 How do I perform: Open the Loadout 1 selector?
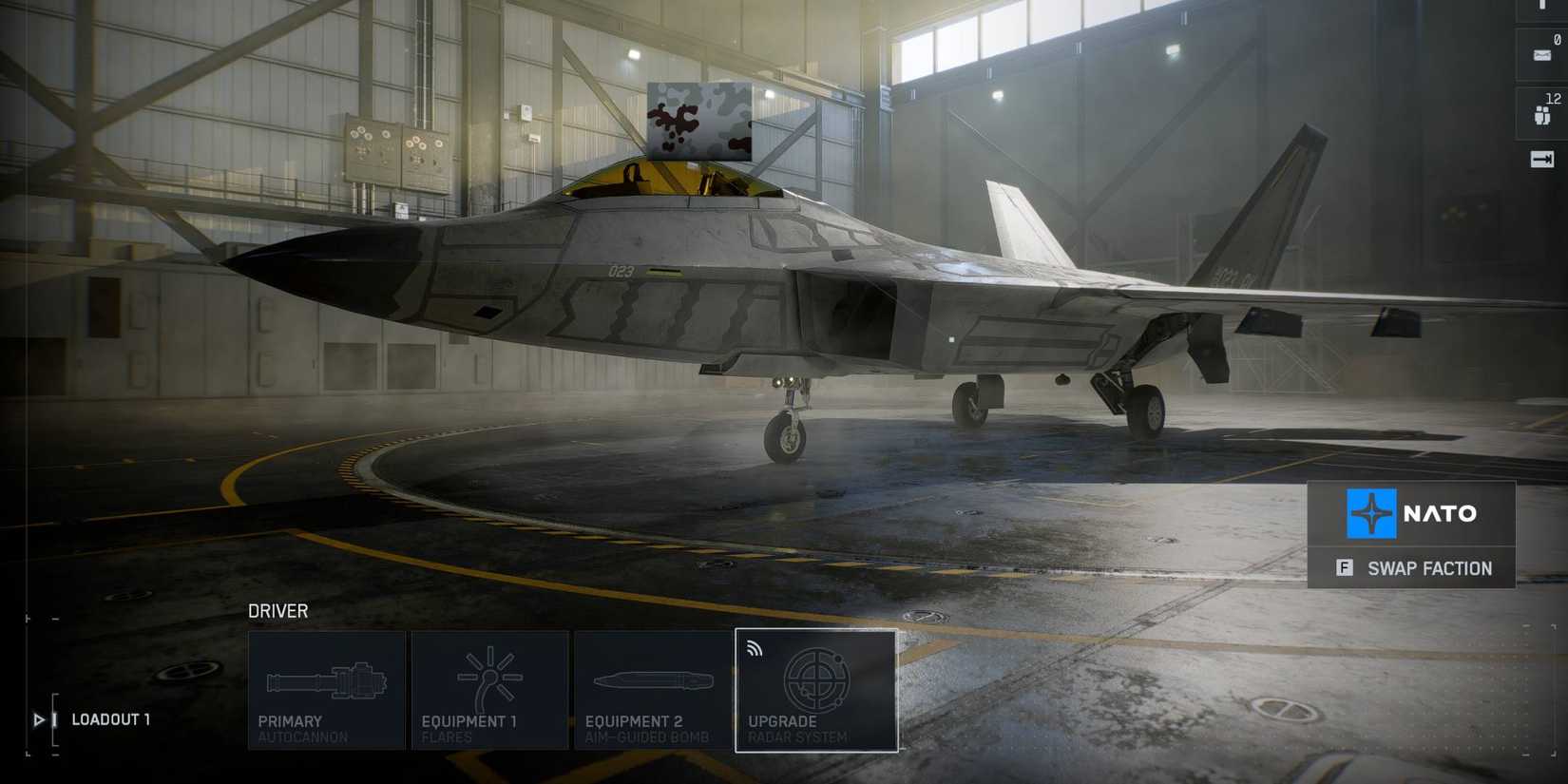coord(111,719)
